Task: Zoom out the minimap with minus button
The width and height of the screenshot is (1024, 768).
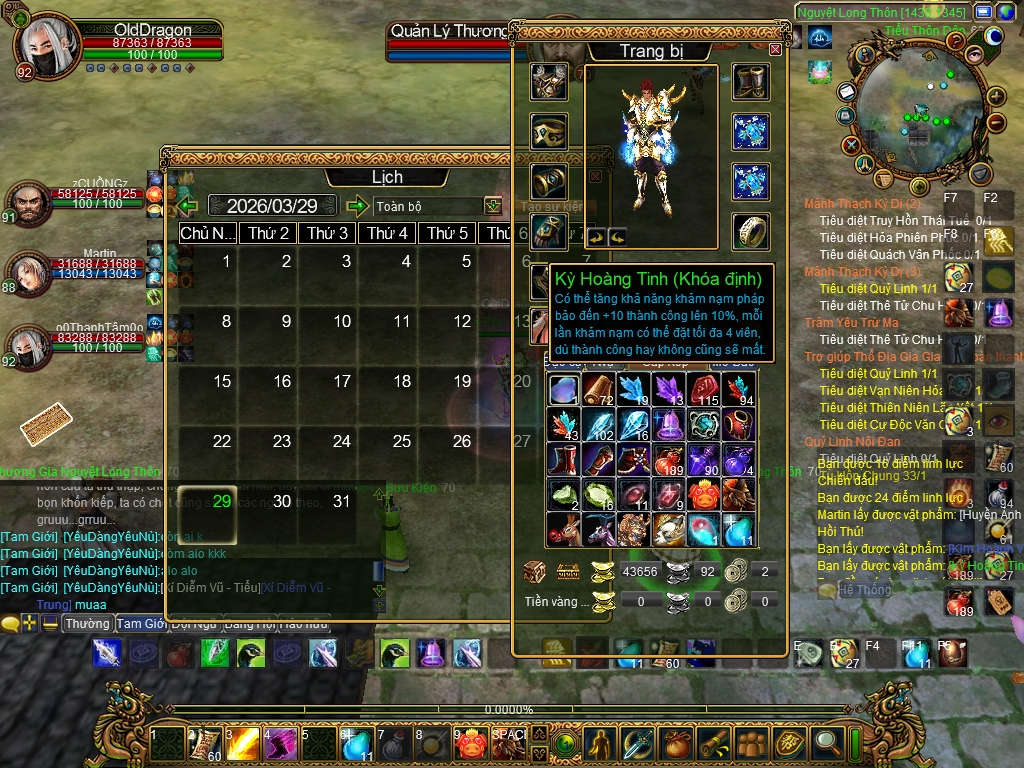Action: pyautogui.click(x=995, y=123)
